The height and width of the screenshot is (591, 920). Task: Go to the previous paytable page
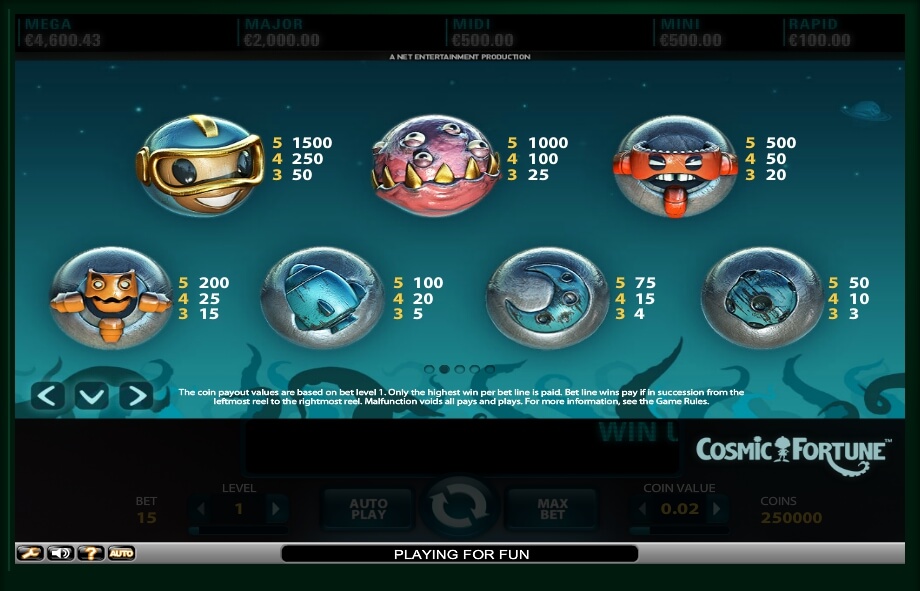coord(48,396)
